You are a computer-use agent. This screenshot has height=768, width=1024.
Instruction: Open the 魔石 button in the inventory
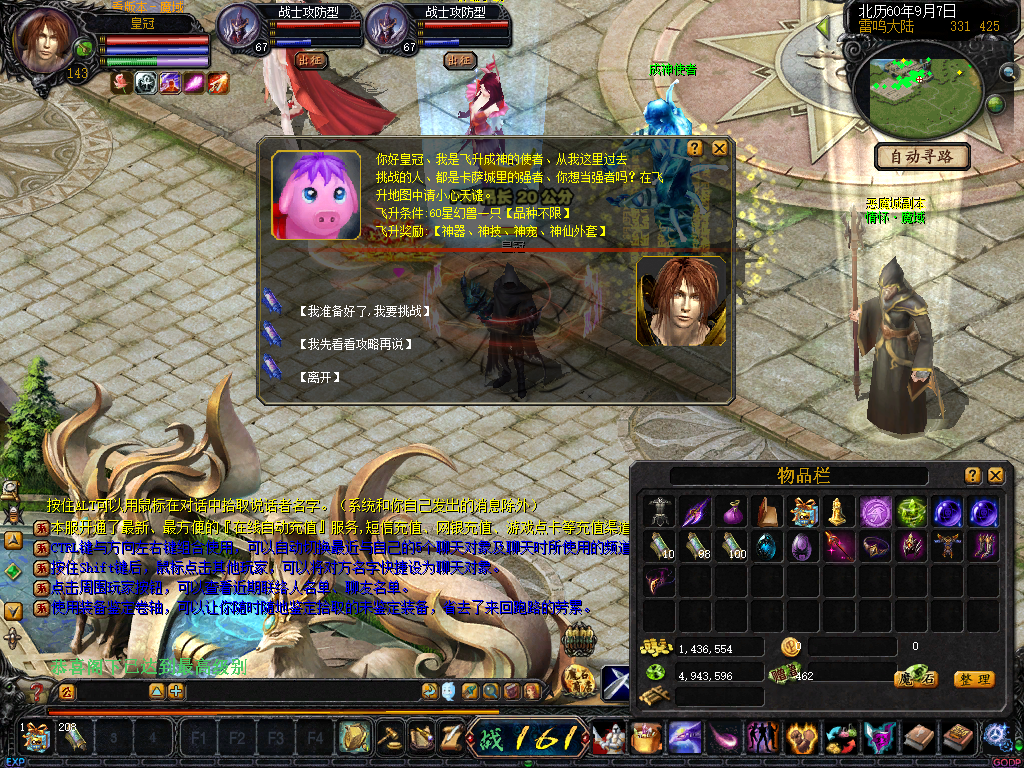[x=914, y=679]
